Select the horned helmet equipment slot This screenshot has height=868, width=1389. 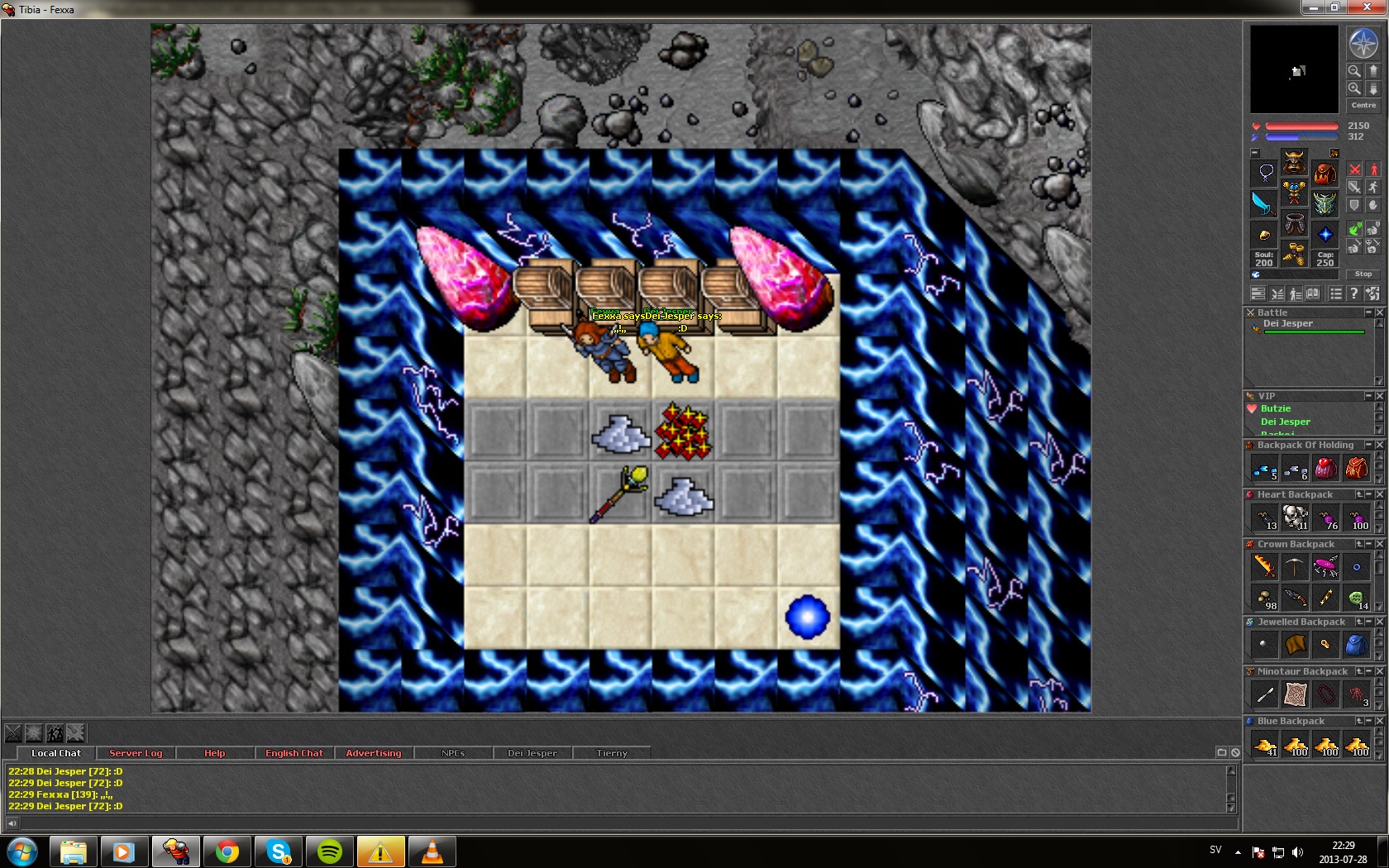pos(1294,162)
